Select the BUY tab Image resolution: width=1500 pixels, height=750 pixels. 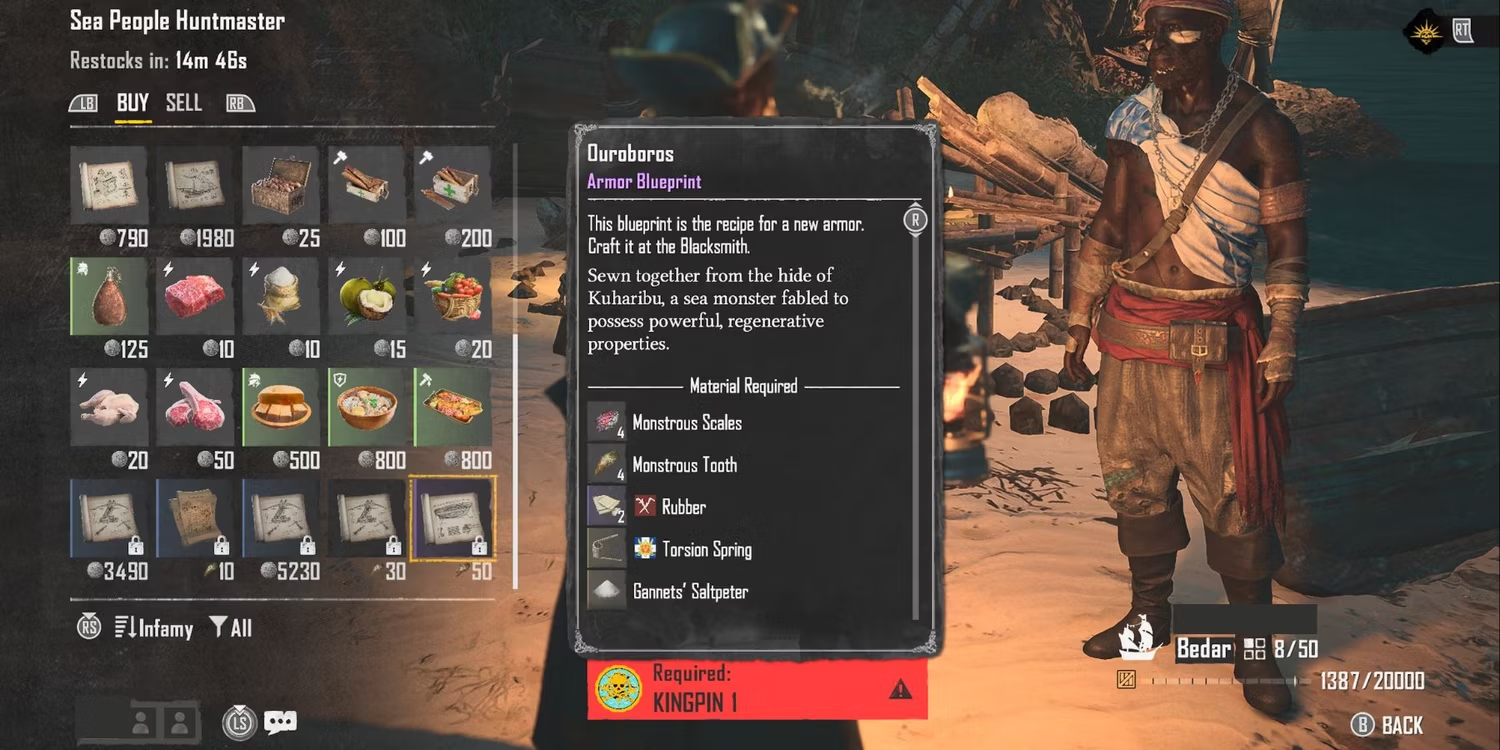[x=132, y=103]
